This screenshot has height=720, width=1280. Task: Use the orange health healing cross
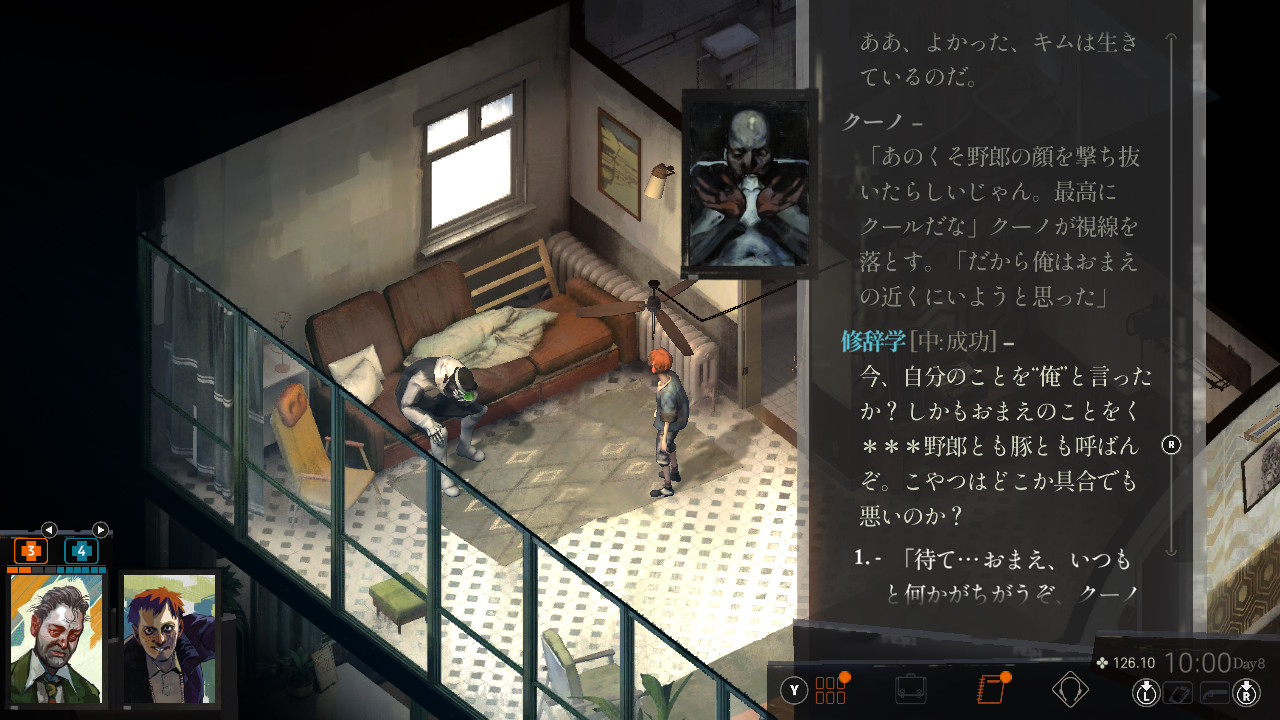coord(31,551)
